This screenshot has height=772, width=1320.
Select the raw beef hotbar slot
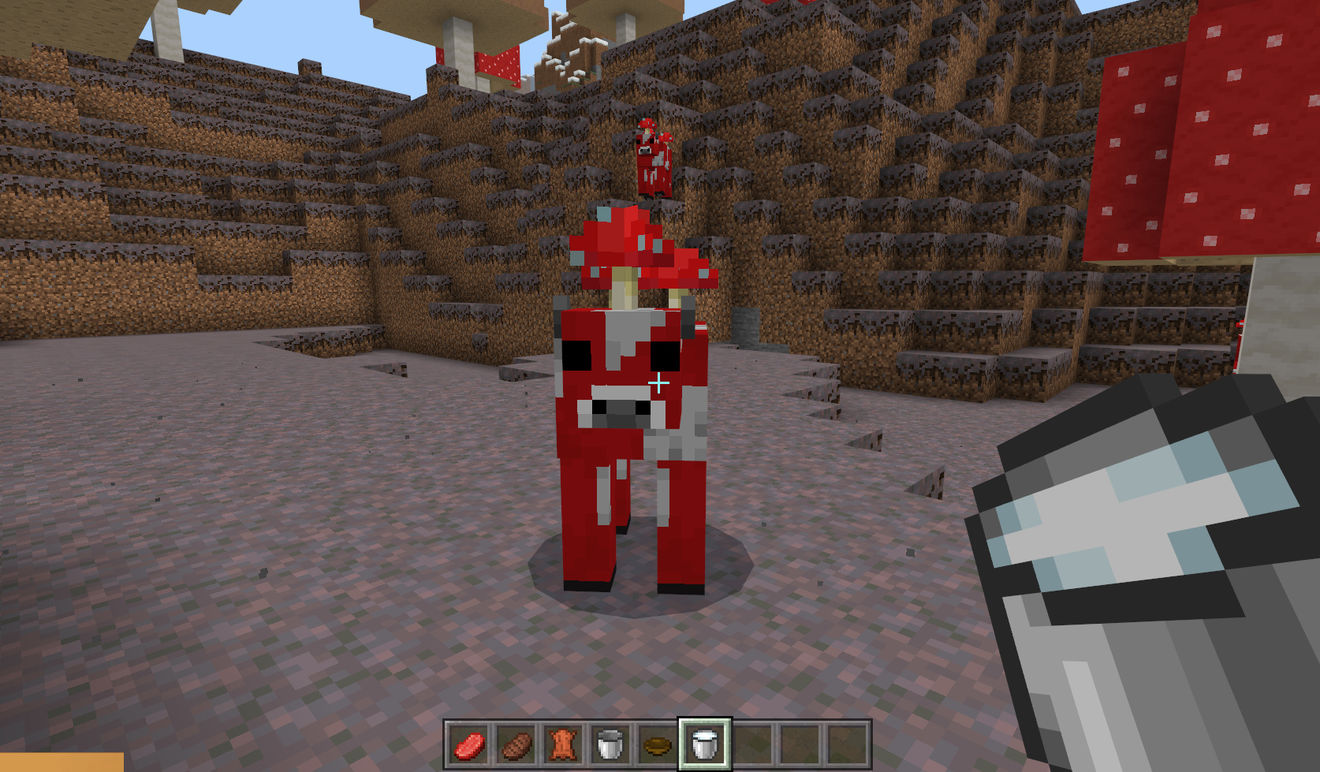click(468, 745)
